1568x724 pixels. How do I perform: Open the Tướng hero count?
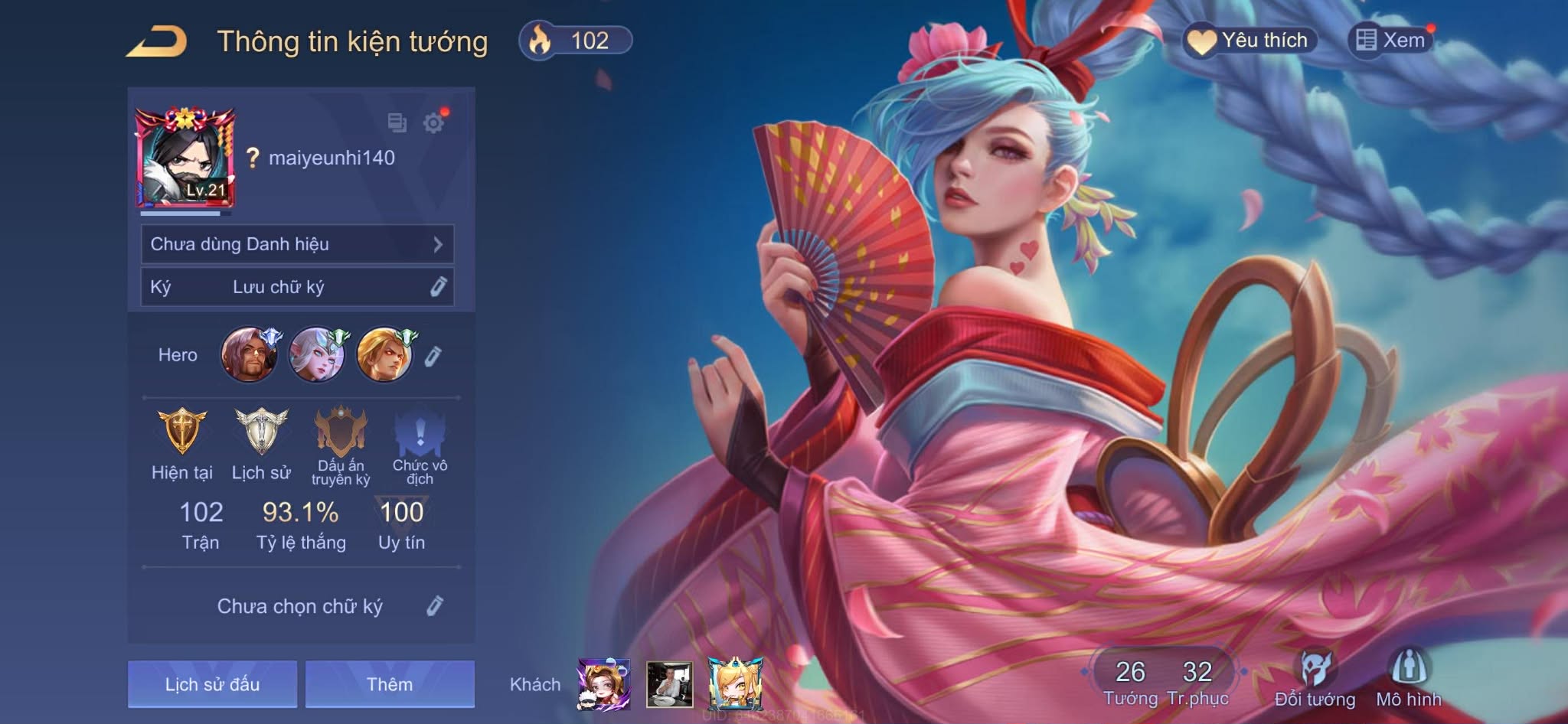[1130, 681]
